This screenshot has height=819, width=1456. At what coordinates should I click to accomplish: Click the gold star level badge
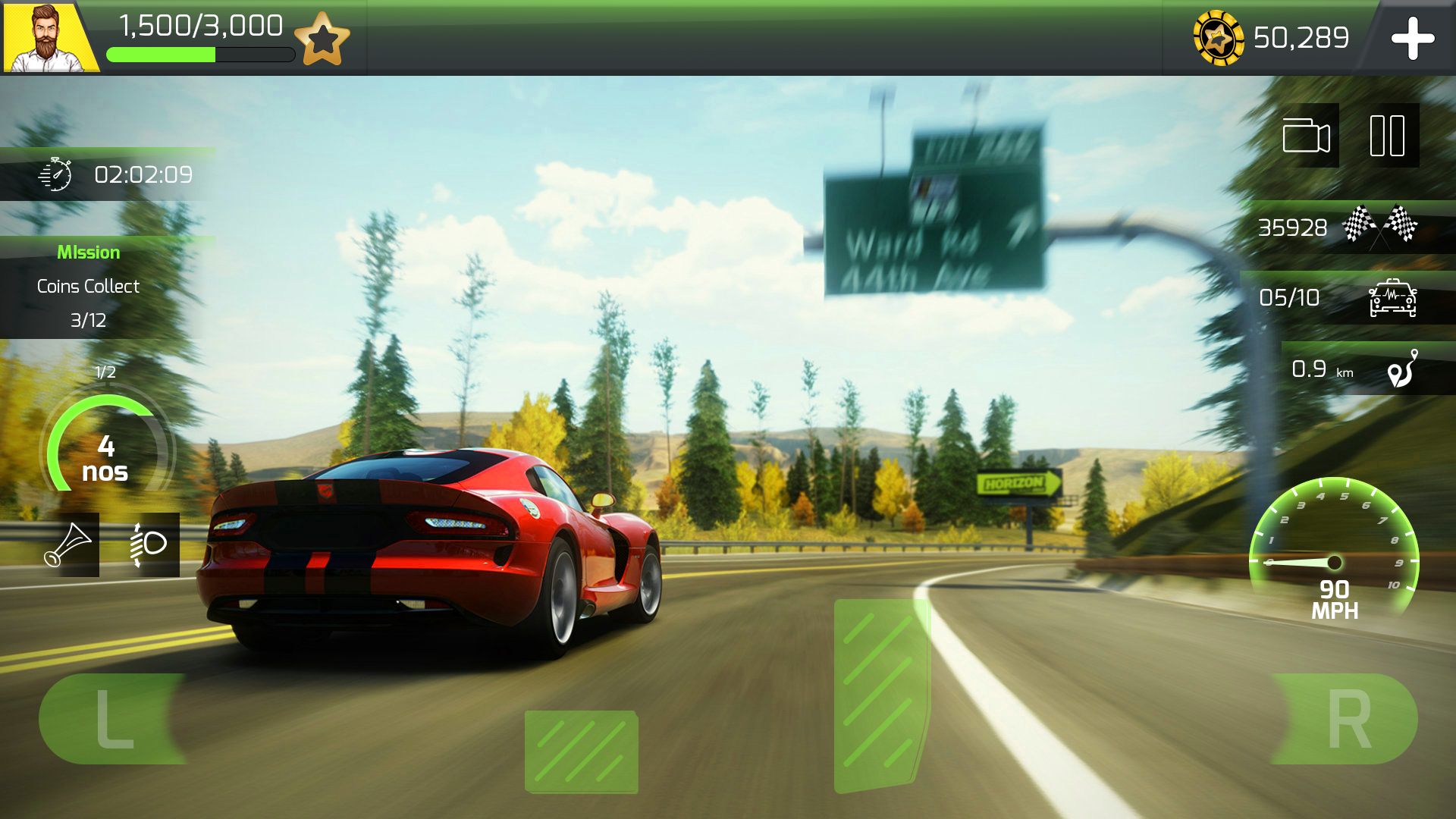[x=322, y=39]
